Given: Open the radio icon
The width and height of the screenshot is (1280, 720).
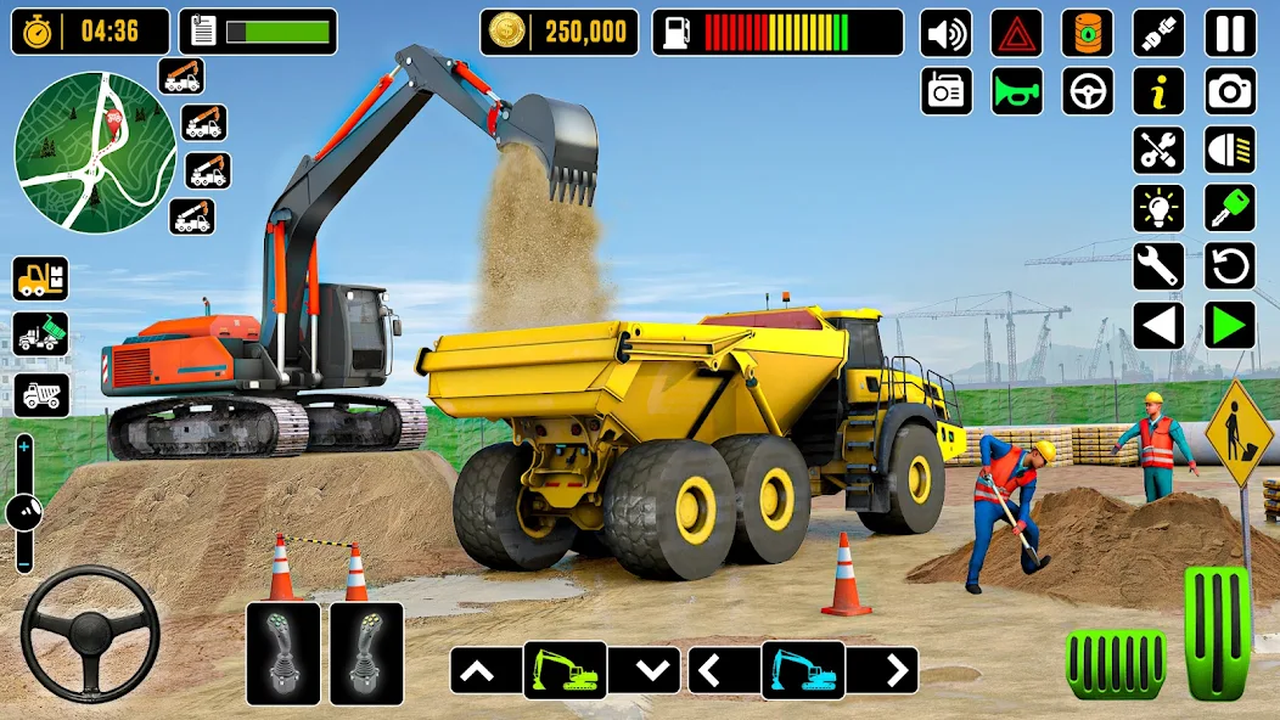Looking at the screenshot, I should pyautogui.click(x=947, y=92).
